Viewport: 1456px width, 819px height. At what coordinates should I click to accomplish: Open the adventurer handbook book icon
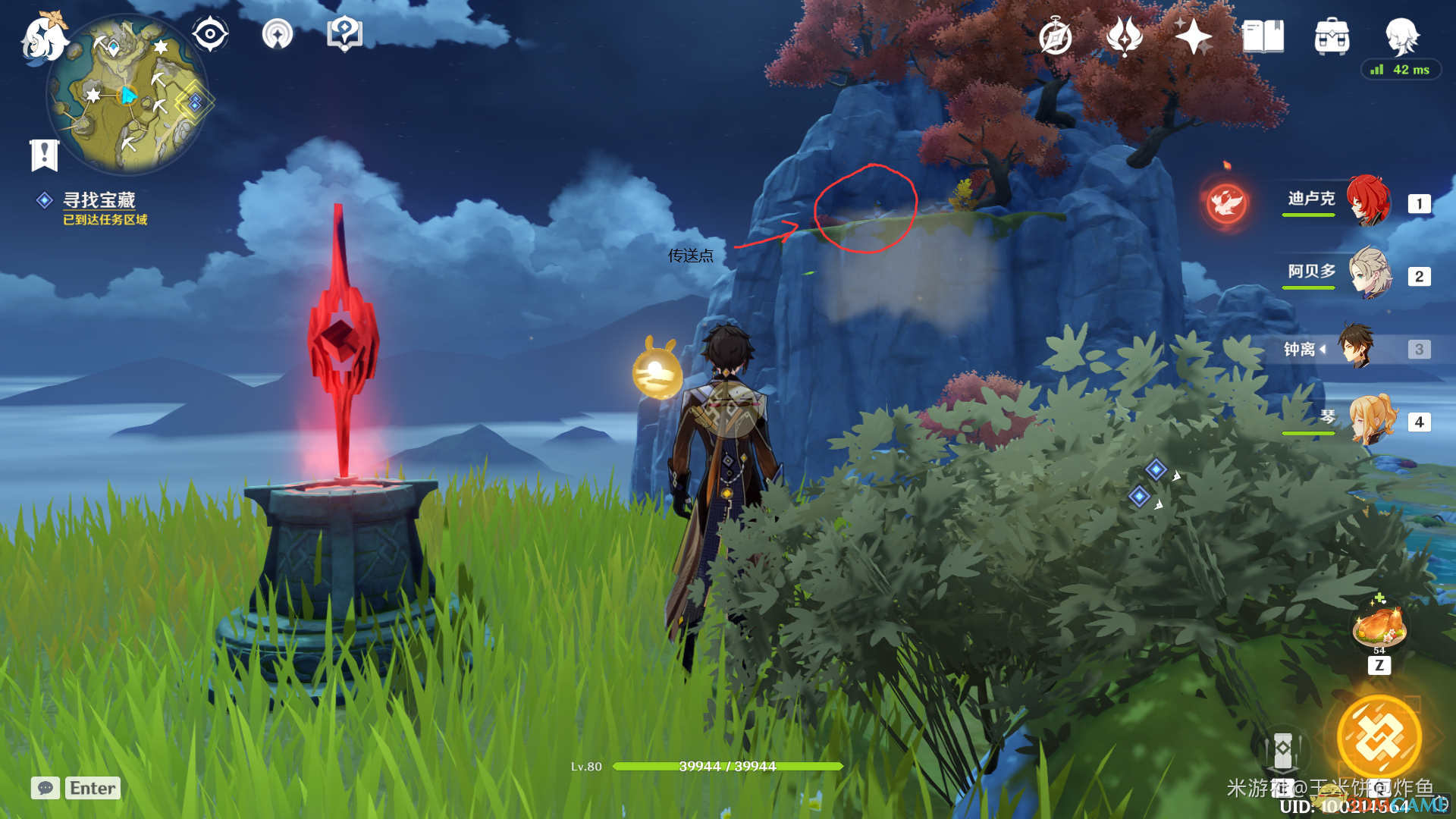click(x=1263, y=36)
